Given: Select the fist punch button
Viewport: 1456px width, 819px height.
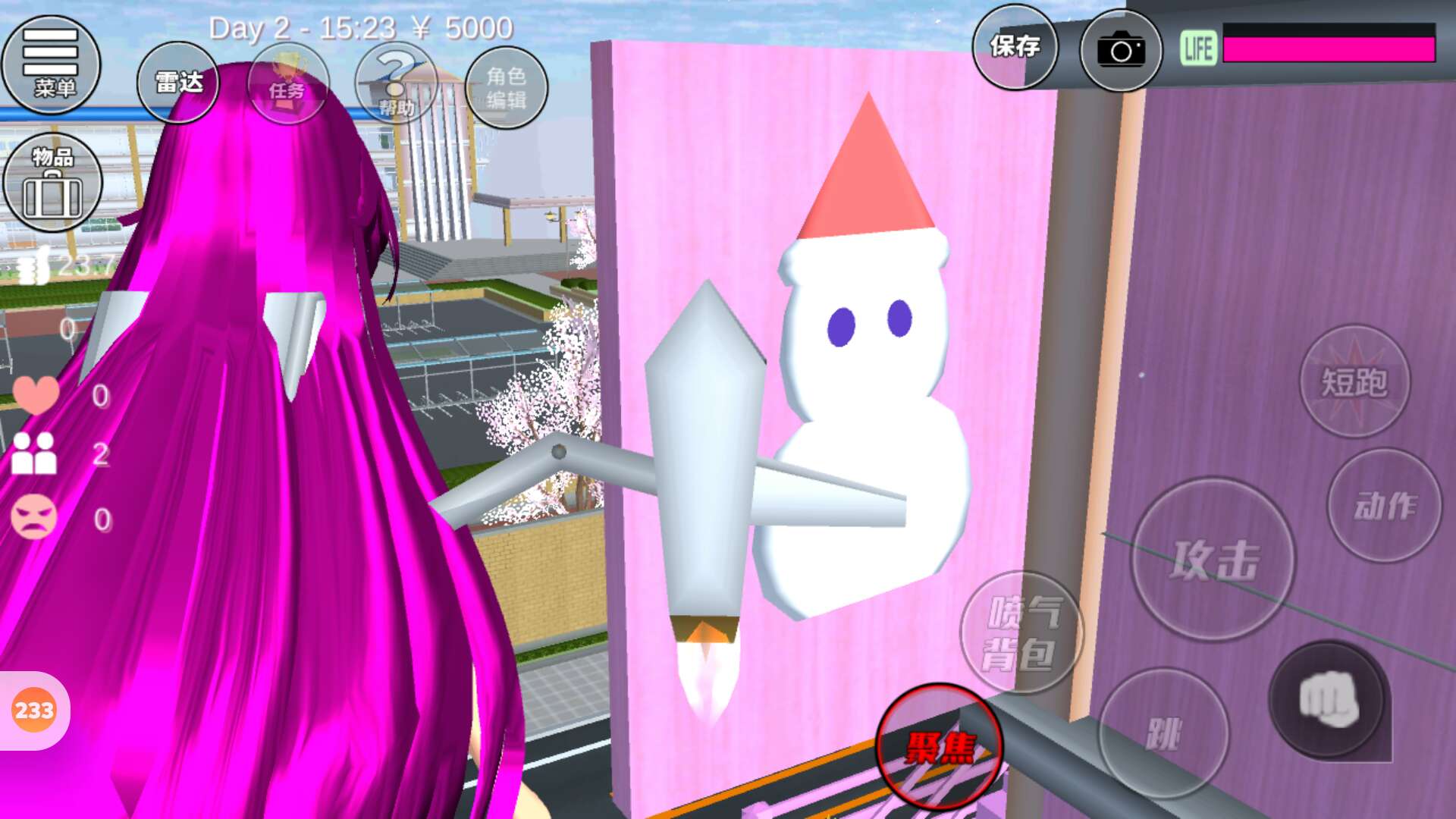Looking at the screenshot, I should [x=1328, y=701].
